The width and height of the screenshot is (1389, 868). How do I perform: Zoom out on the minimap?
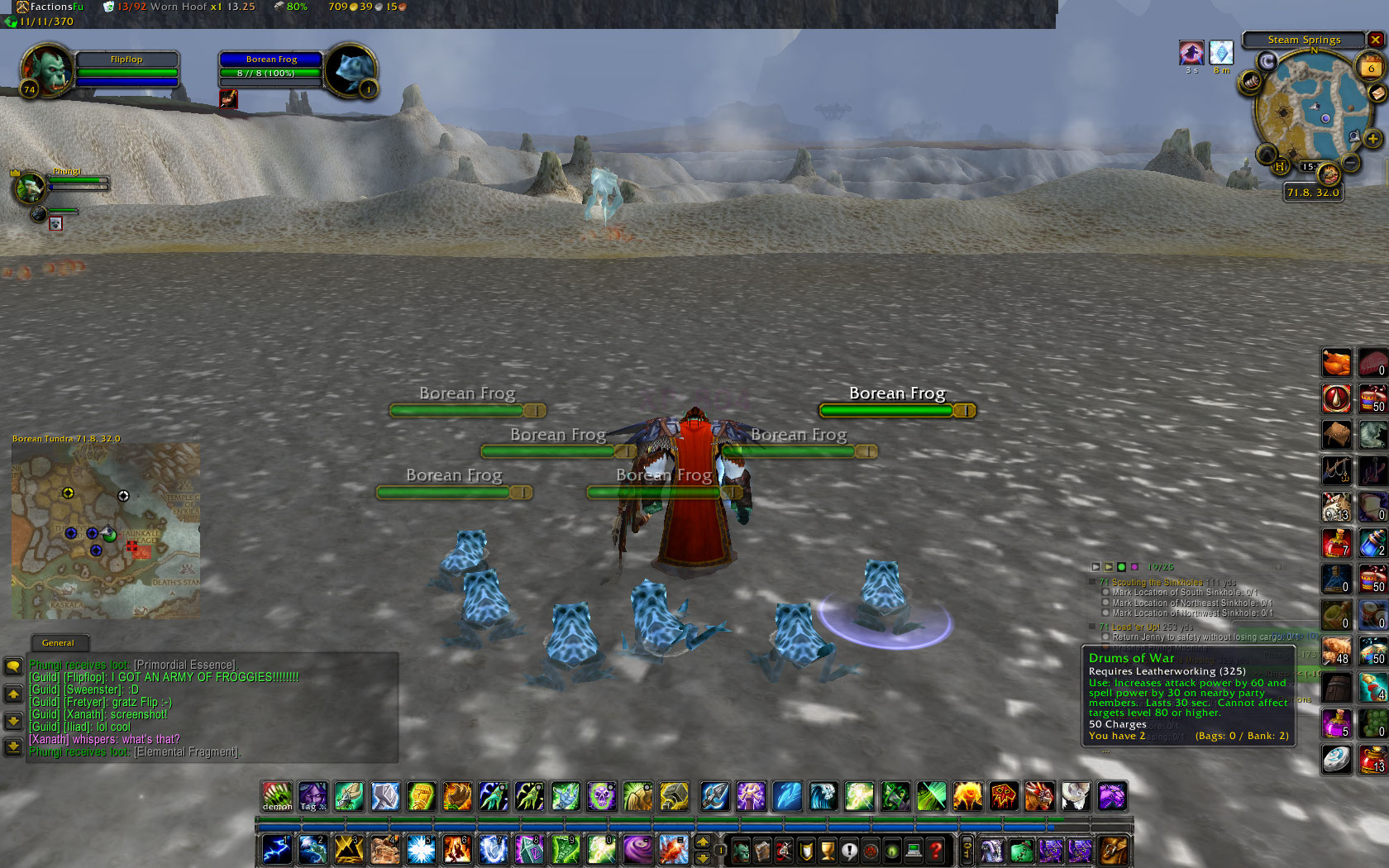point(1351,163)
